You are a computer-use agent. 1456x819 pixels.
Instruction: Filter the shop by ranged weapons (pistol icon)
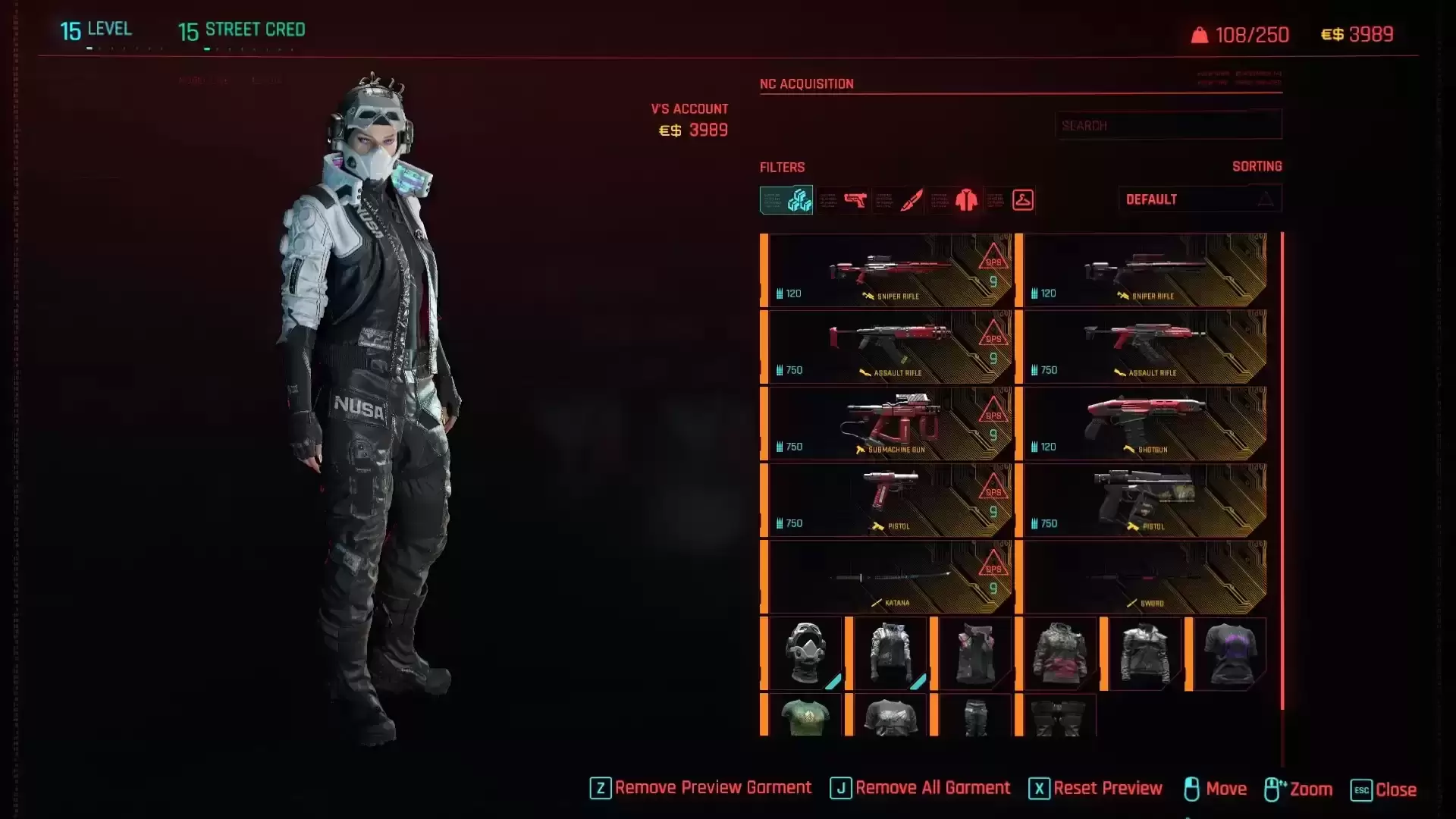click(854, 200)
